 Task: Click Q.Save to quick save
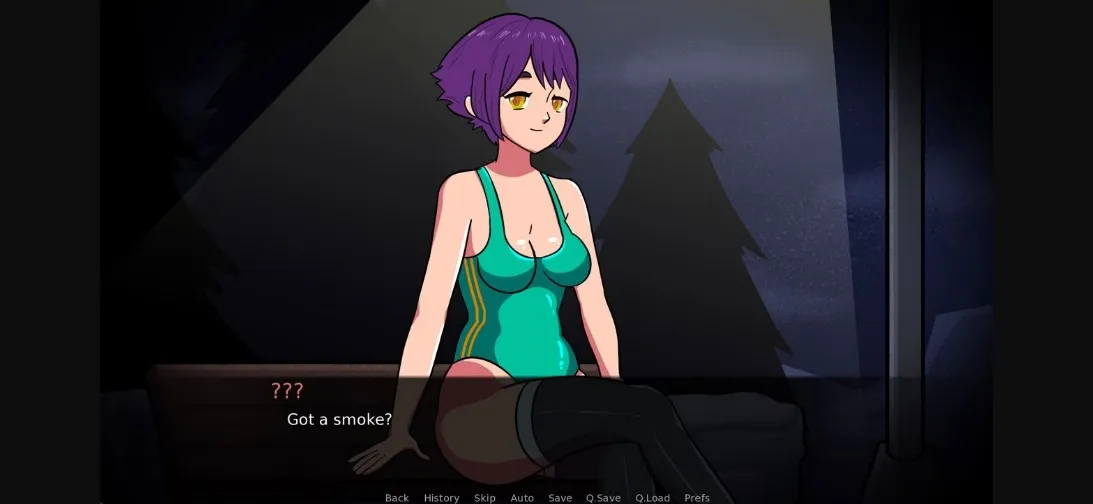tap(603, 498)
